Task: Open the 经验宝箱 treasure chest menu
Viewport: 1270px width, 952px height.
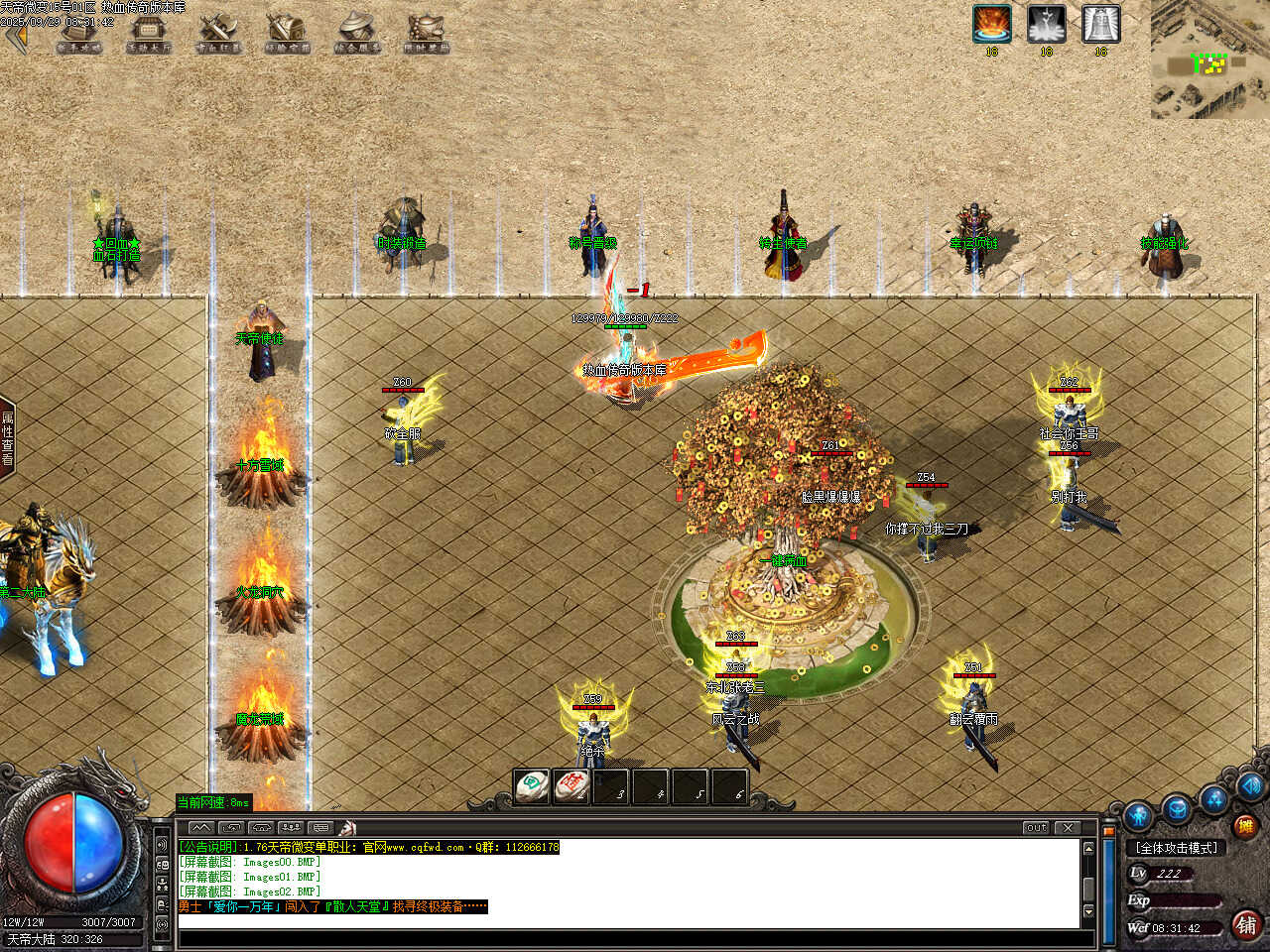Action: pos(288,33)
